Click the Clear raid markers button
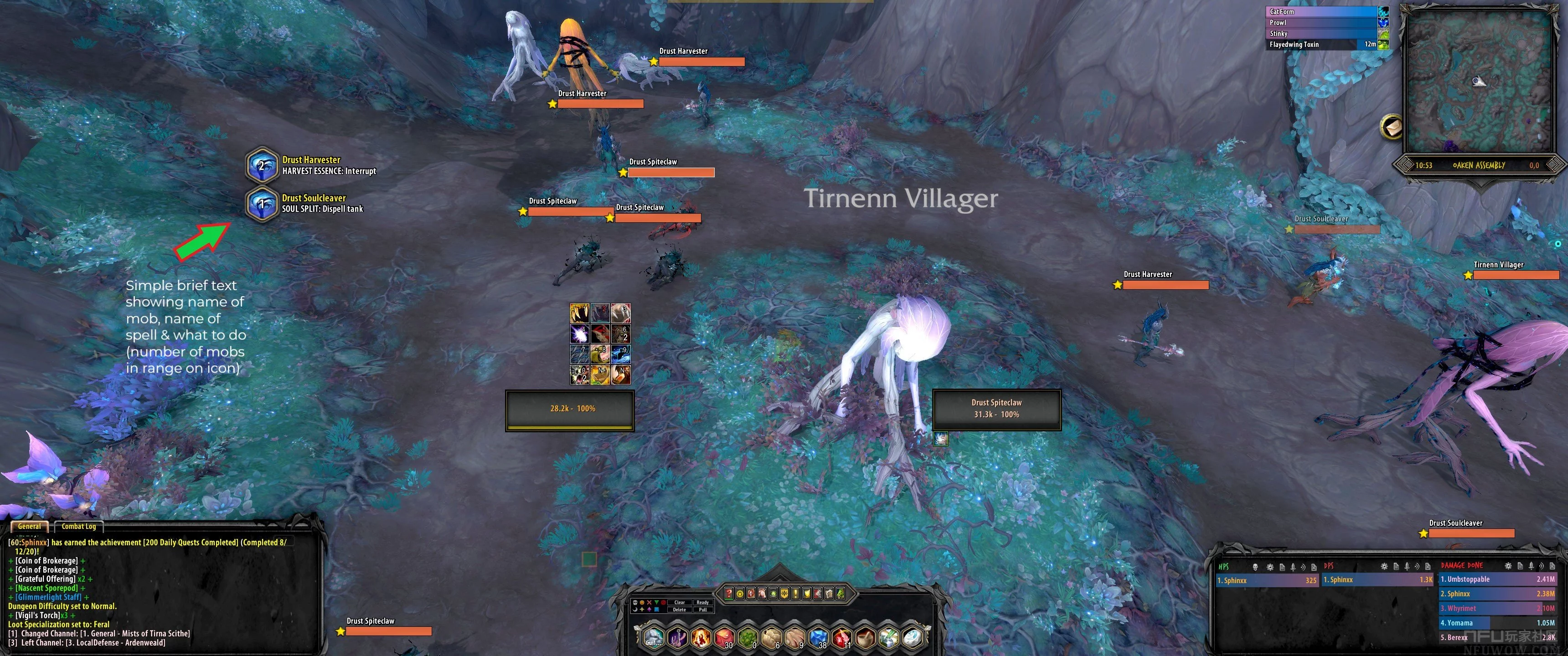The image size is (1568, 656). coord(679,602)
